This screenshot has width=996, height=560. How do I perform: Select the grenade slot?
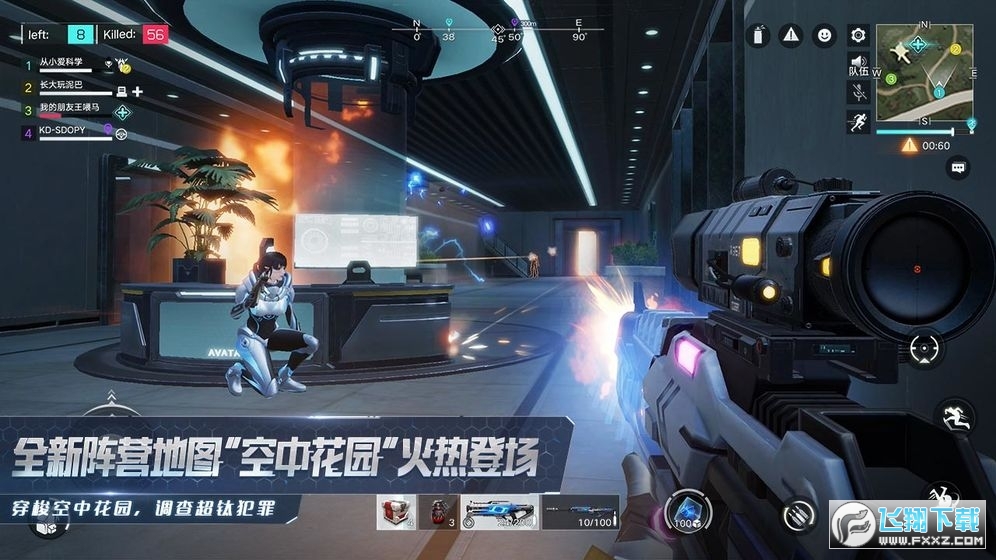tap(435, 512)
